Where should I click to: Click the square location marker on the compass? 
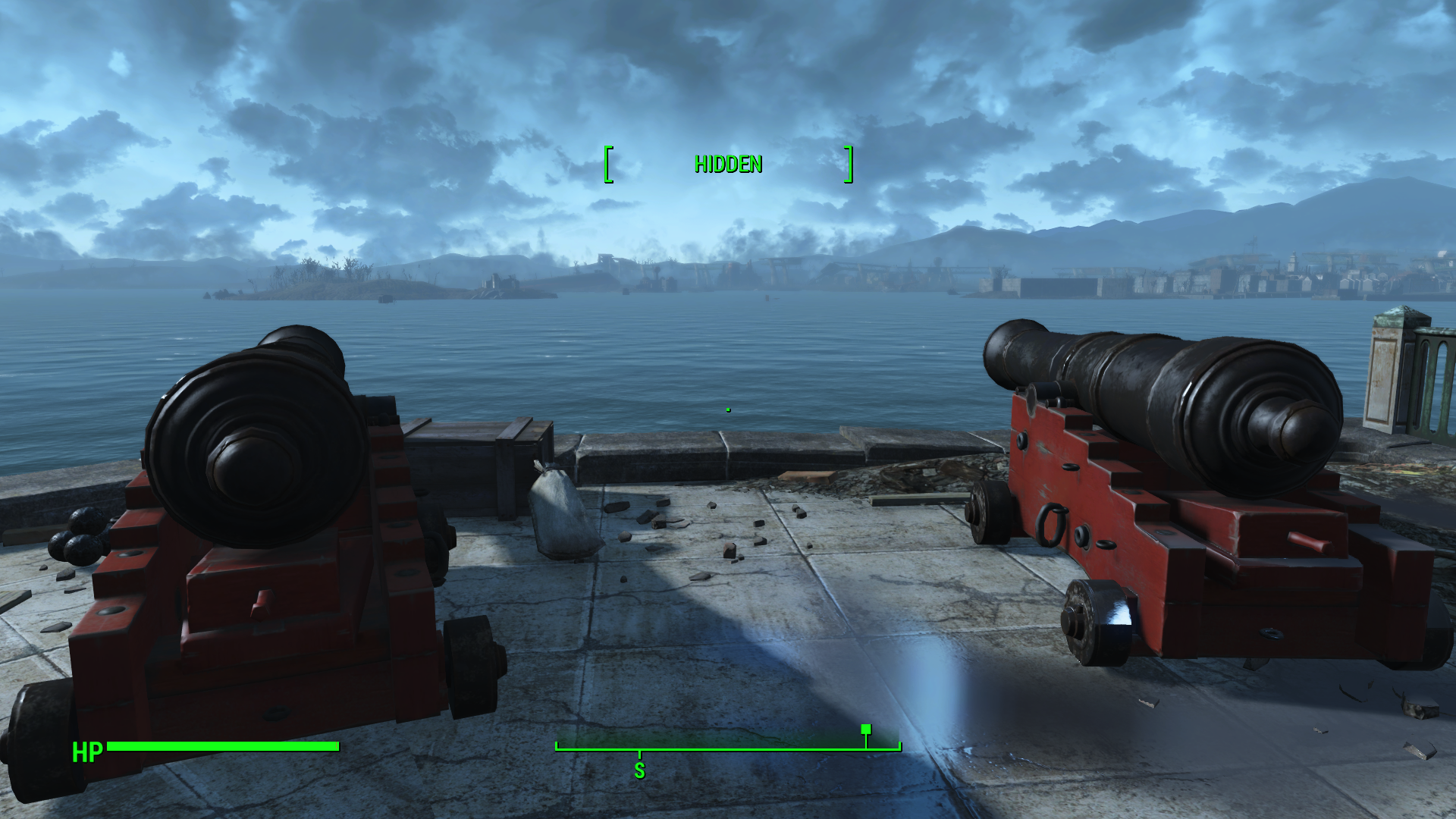[x=865, y=730]
